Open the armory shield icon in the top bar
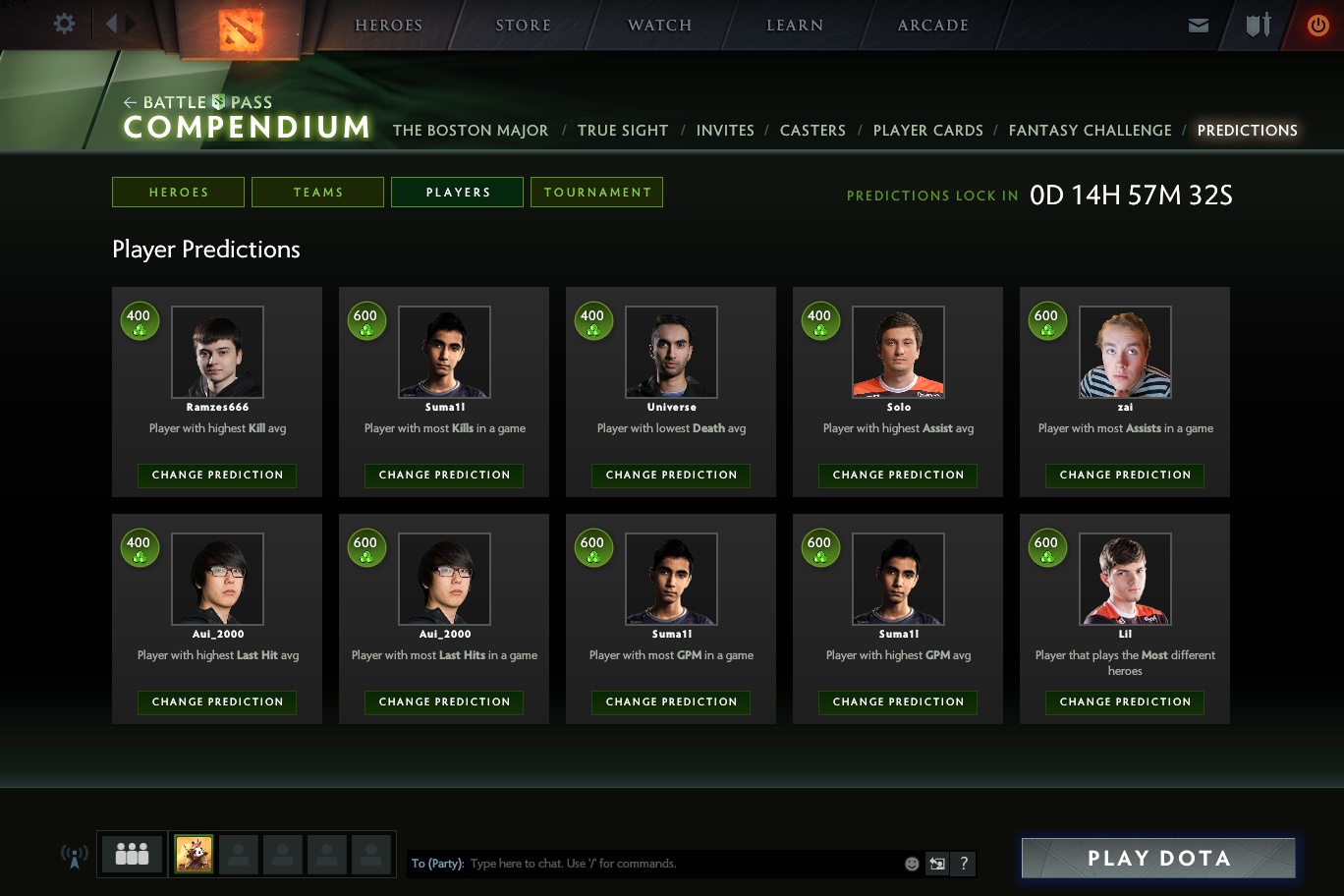This screenshot has width=1344, height=896. (x=1258, y=25)
